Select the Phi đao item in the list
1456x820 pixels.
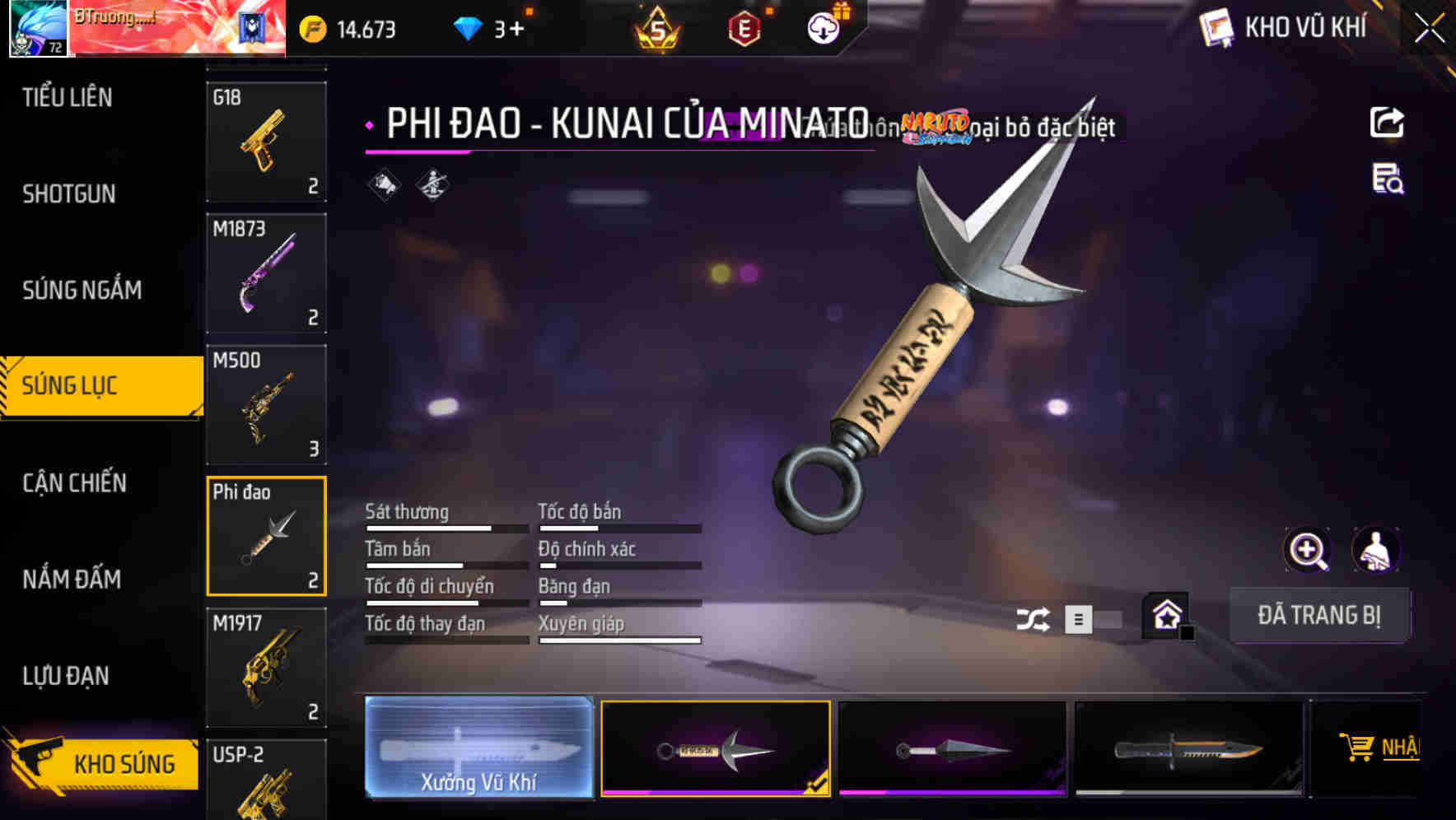pyautogui.click(x=266, y=535)
